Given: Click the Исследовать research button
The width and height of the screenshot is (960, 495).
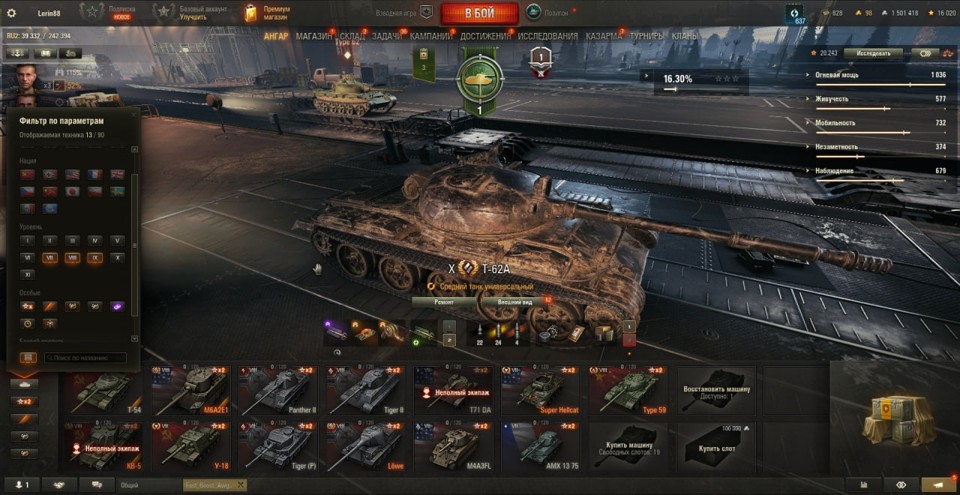Looking at the screenshot, I should tap(873, 53).
